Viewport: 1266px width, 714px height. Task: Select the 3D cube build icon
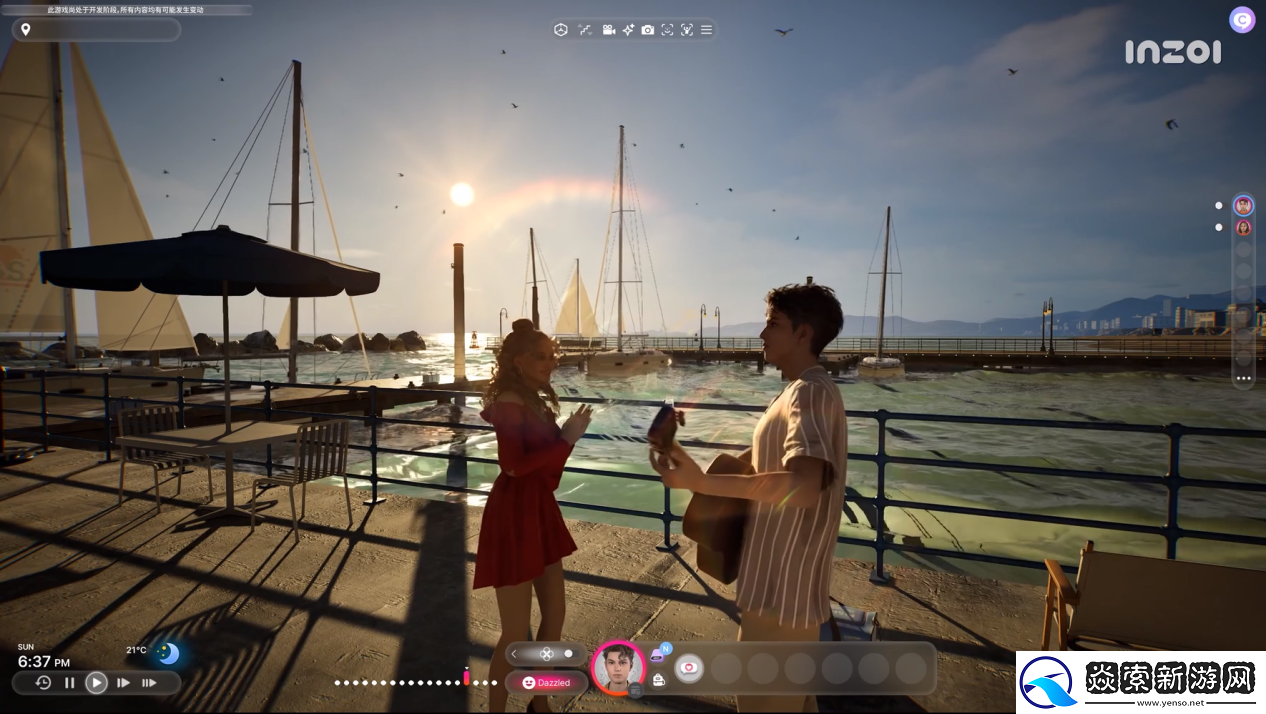561,30
